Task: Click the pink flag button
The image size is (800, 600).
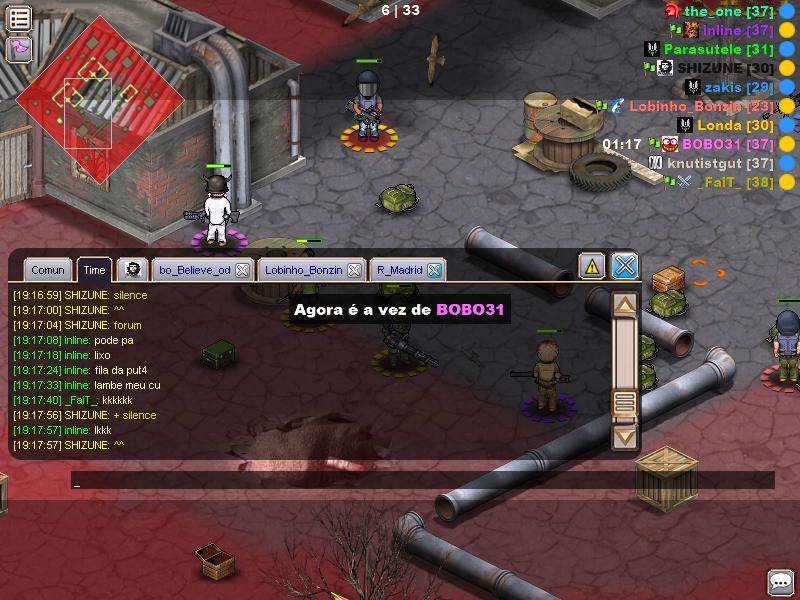Action: click(x=19, y=48)
